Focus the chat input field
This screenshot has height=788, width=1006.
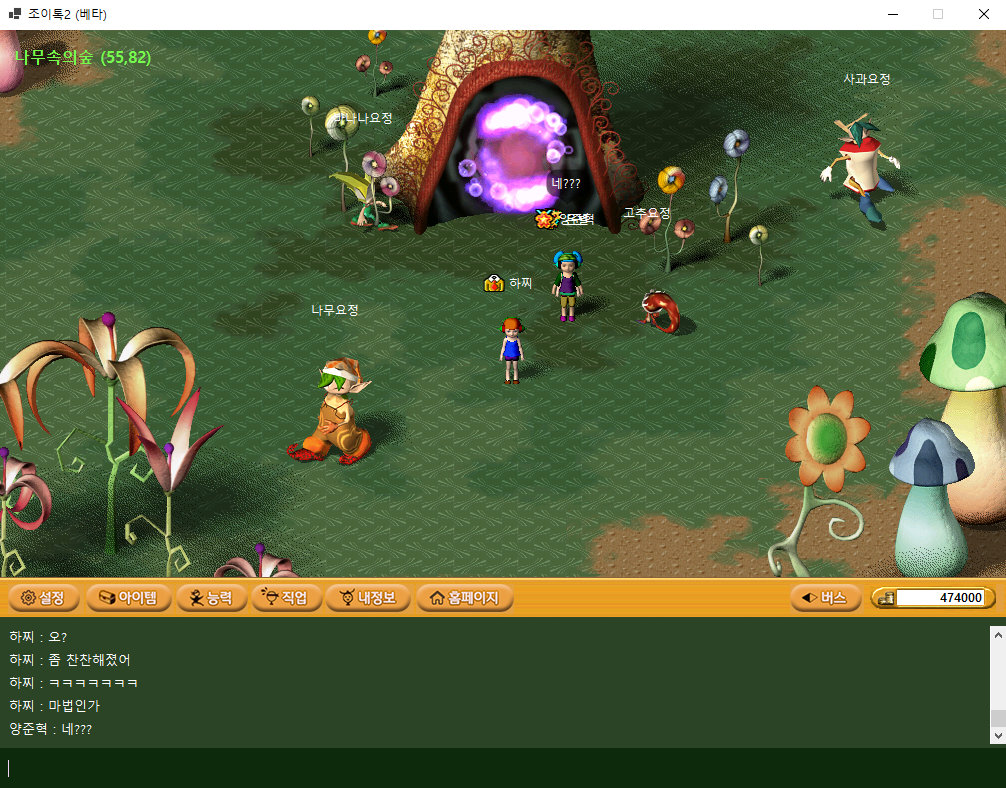[500, 768]
